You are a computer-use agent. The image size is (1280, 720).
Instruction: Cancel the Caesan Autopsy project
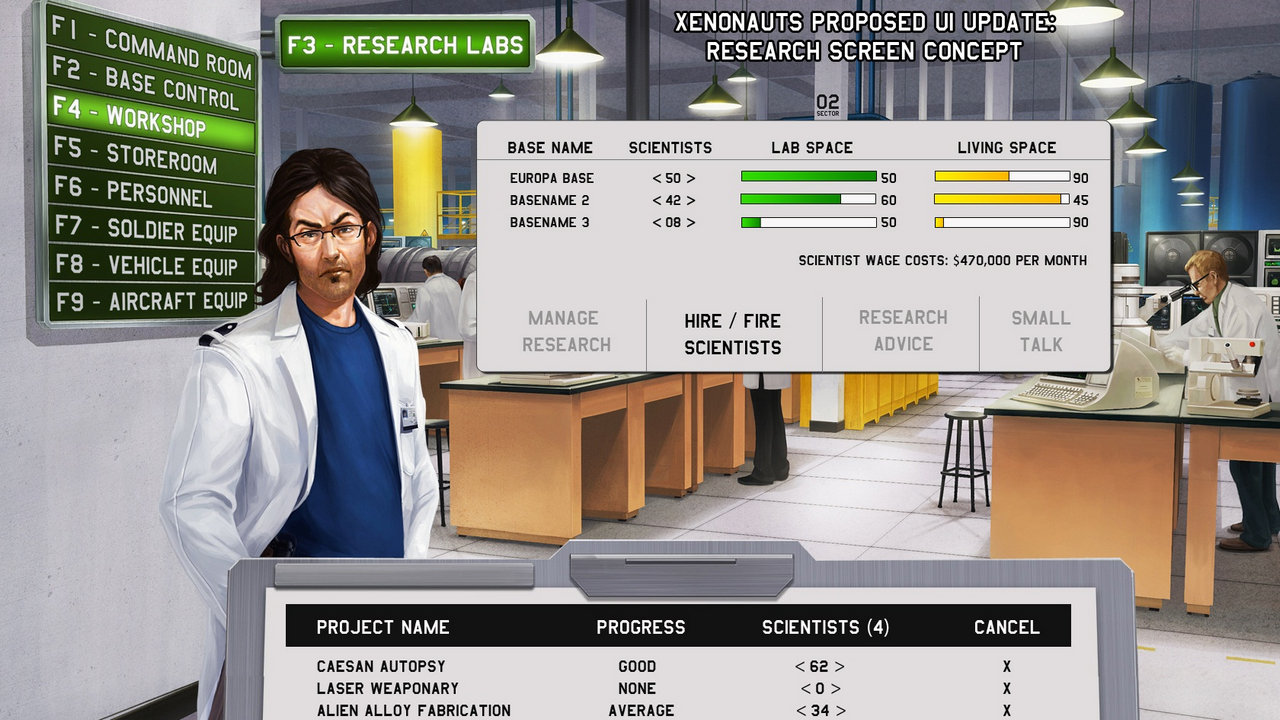point(1006,666)
